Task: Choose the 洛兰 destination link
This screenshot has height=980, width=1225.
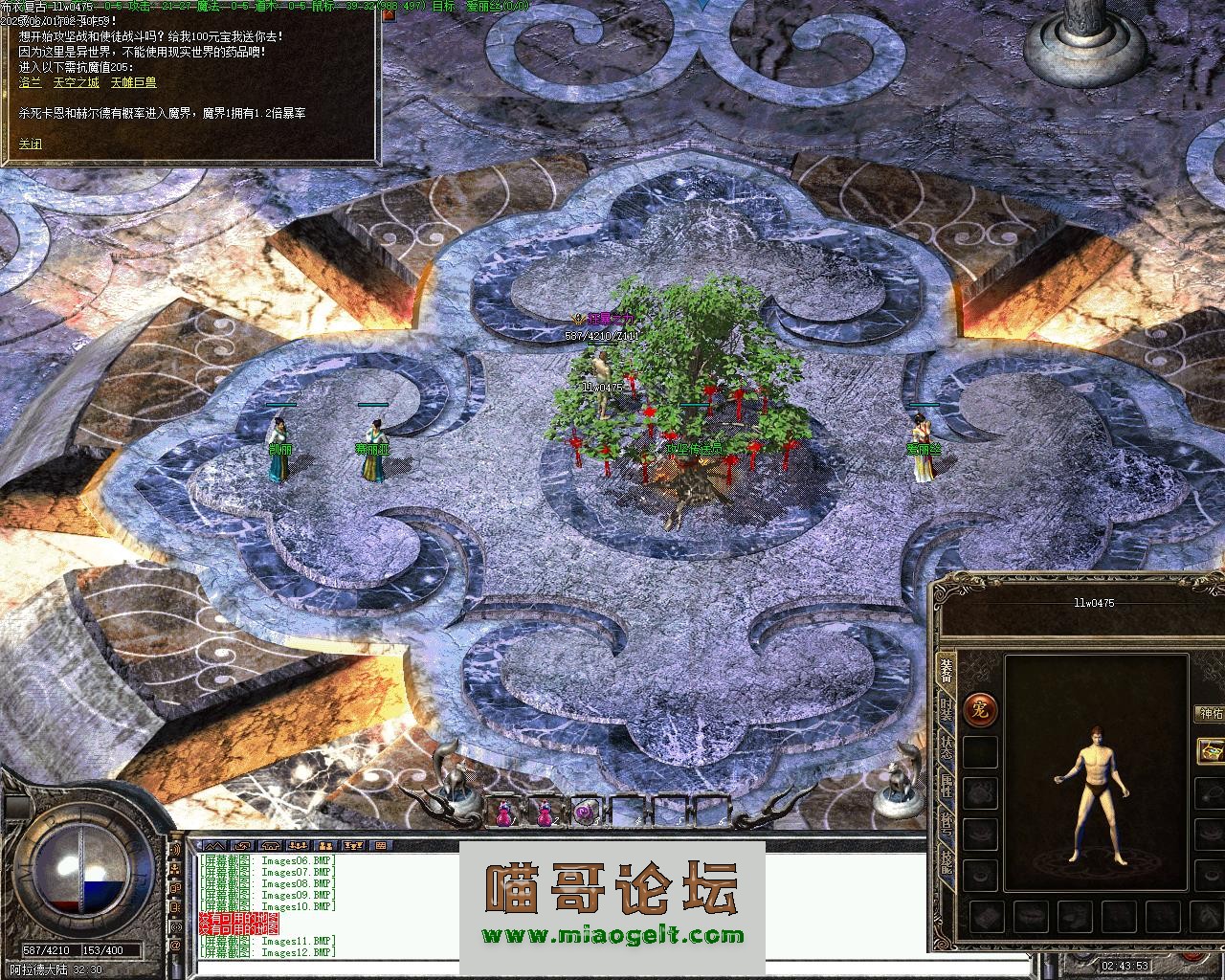Action: coord(31,83)
